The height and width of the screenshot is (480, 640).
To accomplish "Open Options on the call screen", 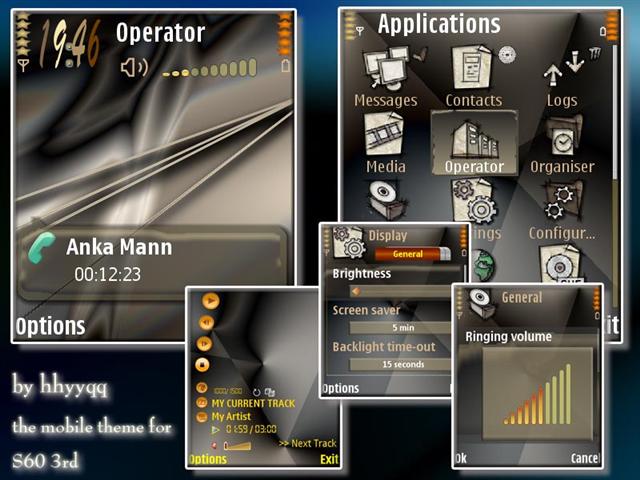I will (x=50, y=326).
